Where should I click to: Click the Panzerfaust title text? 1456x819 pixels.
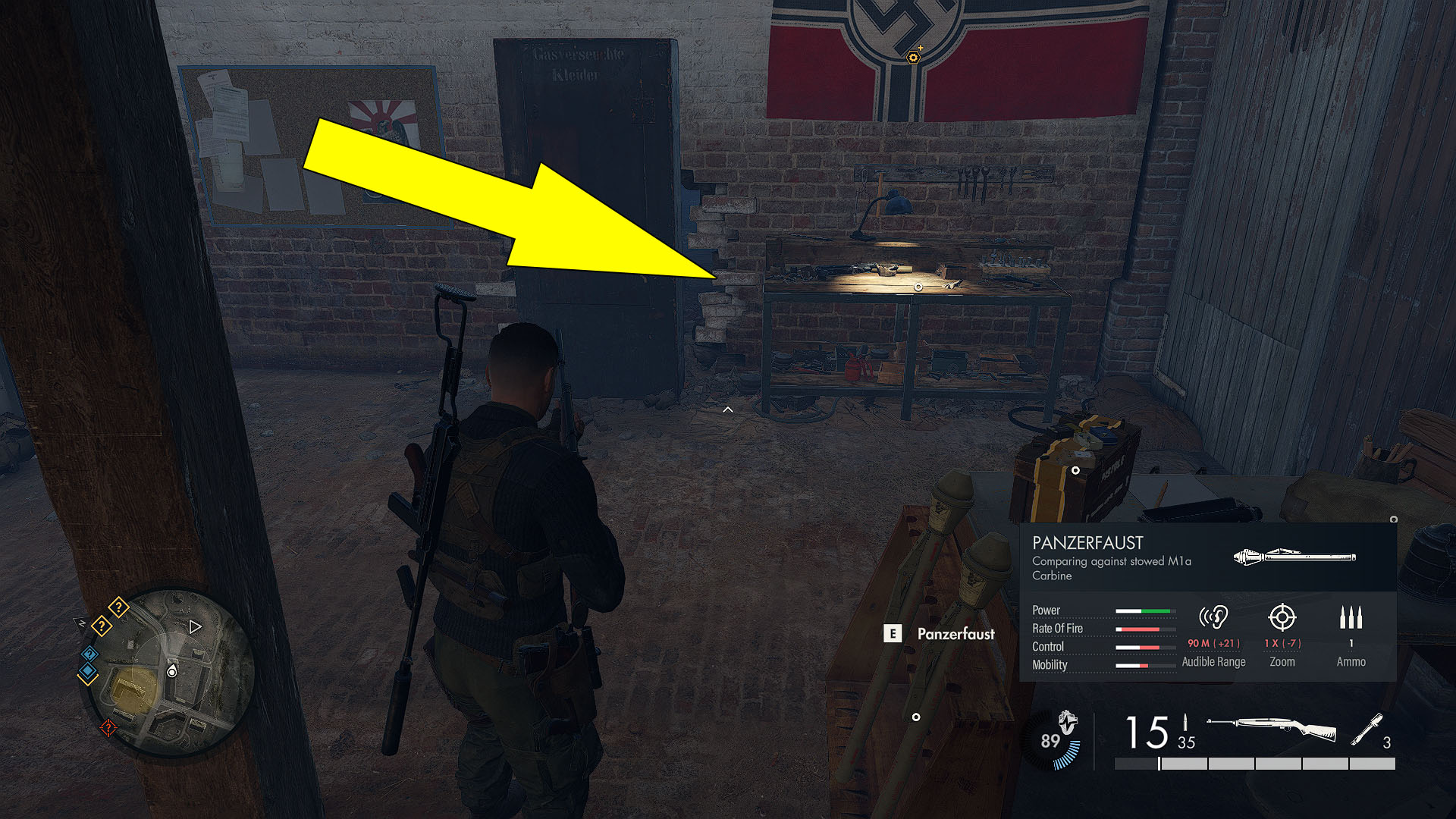pyautogui.click(x=1090, y=543)
